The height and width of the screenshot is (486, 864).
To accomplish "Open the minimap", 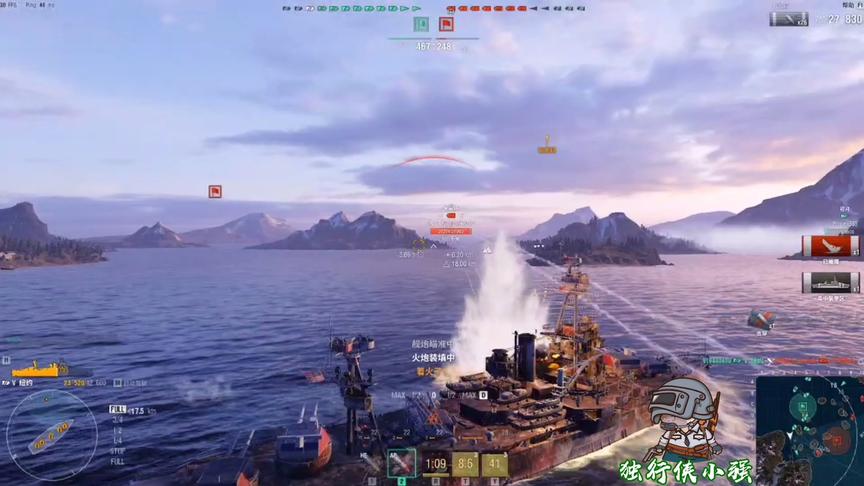I will pos(809,430).
